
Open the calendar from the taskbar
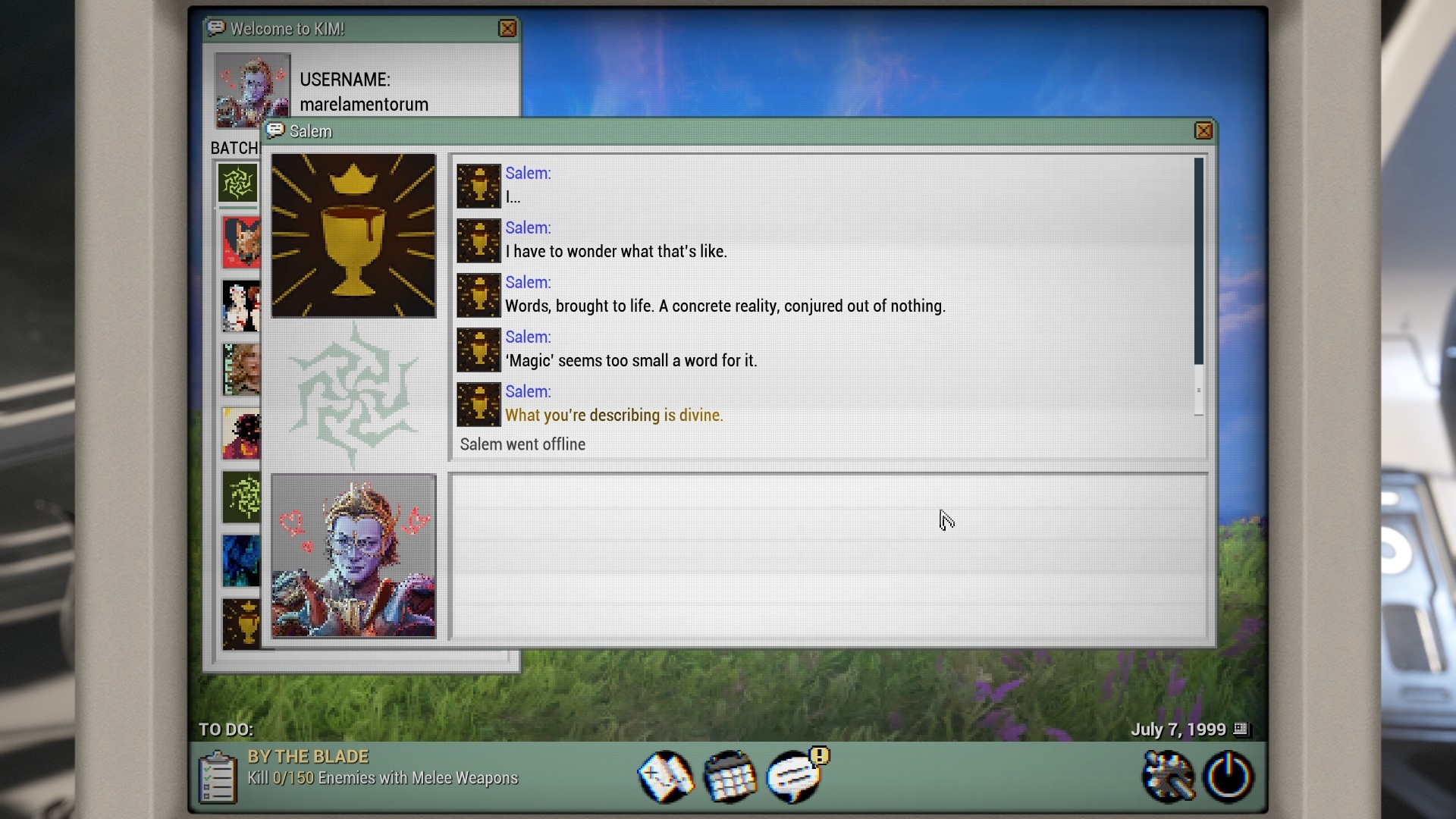(x=730, y=777)
